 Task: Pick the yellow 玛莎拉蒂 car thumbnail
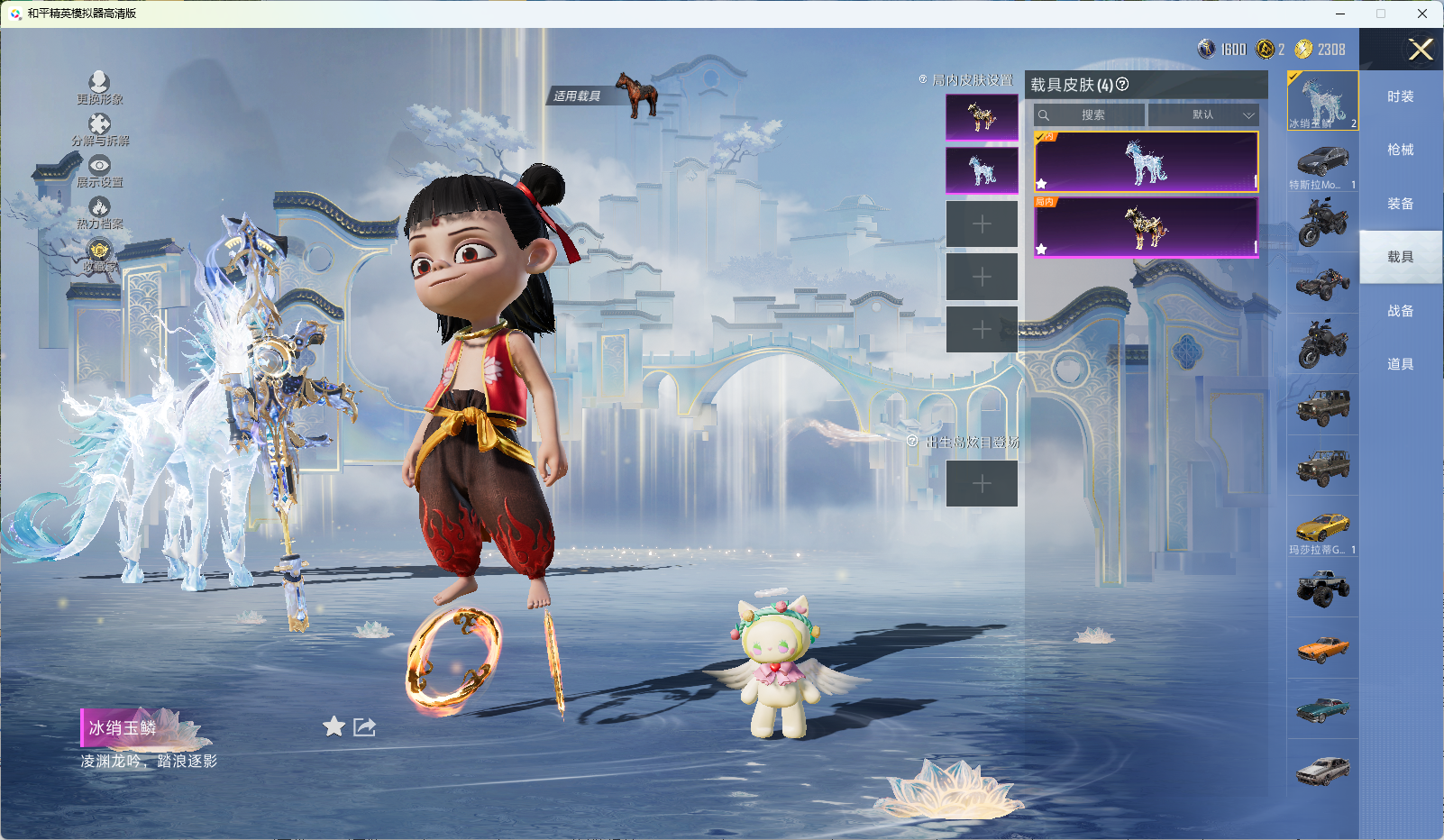tap(1322, 529)
